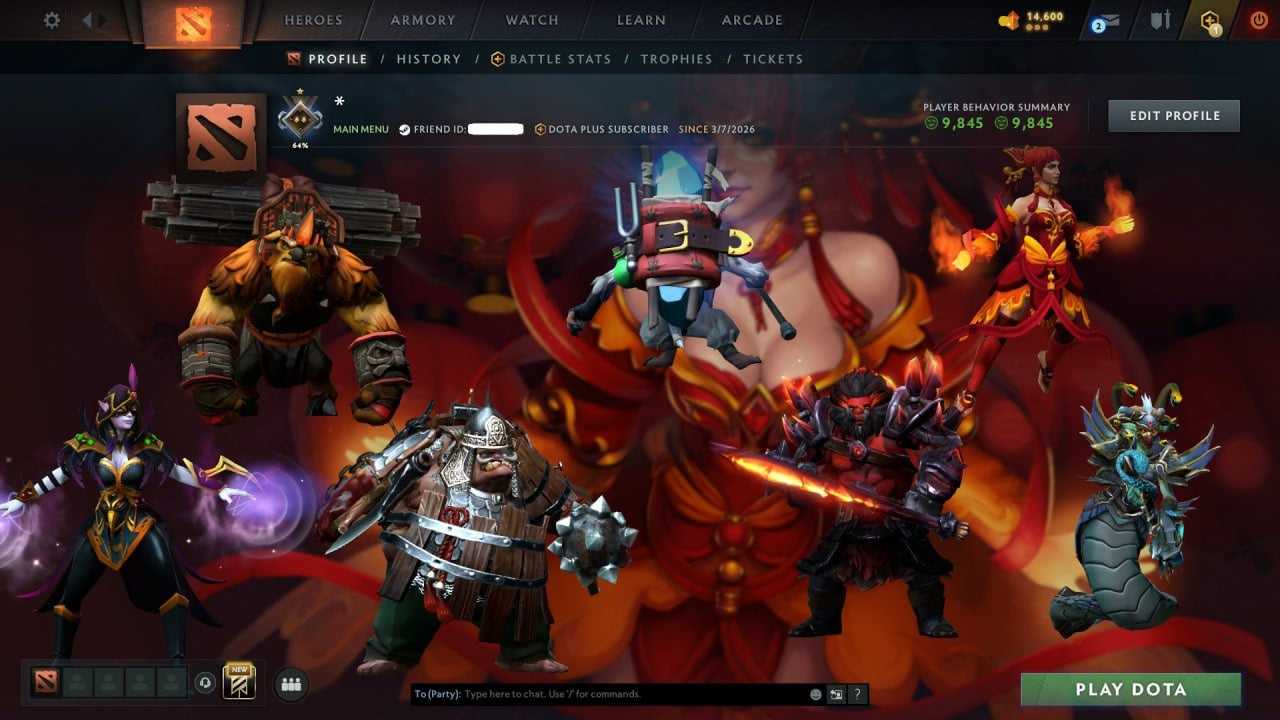Open the battle pass icon marked NEW
1280x720 pixels.
[238, 683]
